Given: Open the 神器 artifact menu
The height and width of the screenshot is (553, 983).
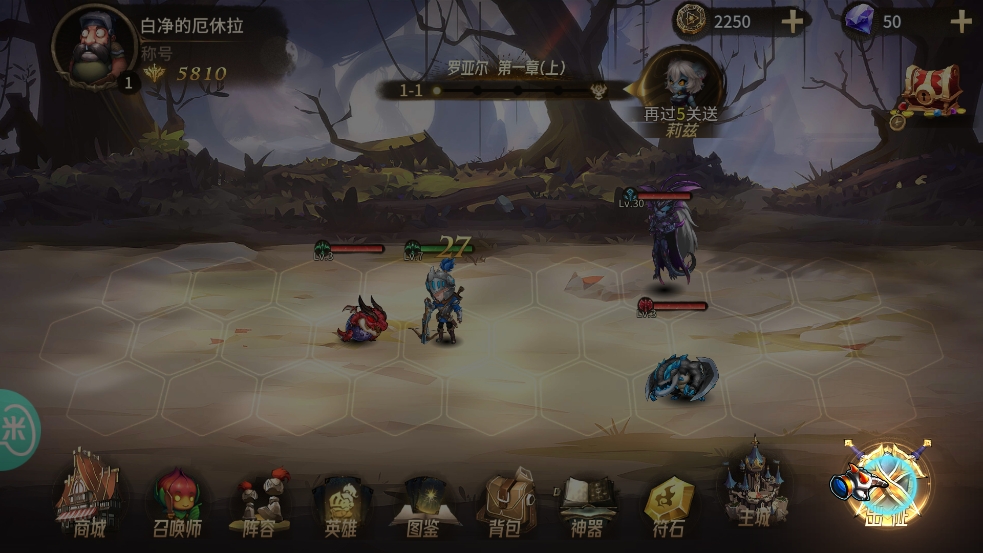Looking at the screenshot, I should (588, 505).
